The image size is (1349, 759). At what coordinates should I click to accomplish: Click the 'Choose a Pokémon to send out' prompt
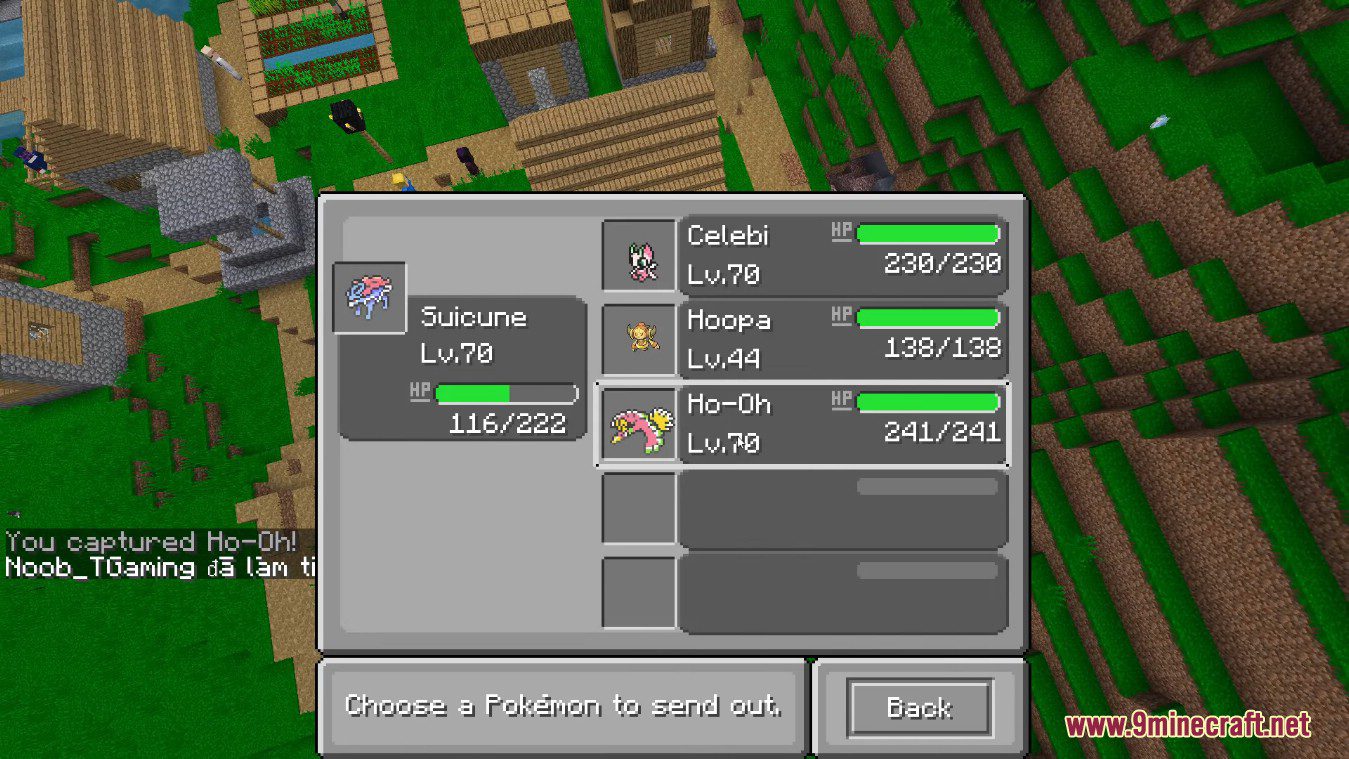[565, 705]
